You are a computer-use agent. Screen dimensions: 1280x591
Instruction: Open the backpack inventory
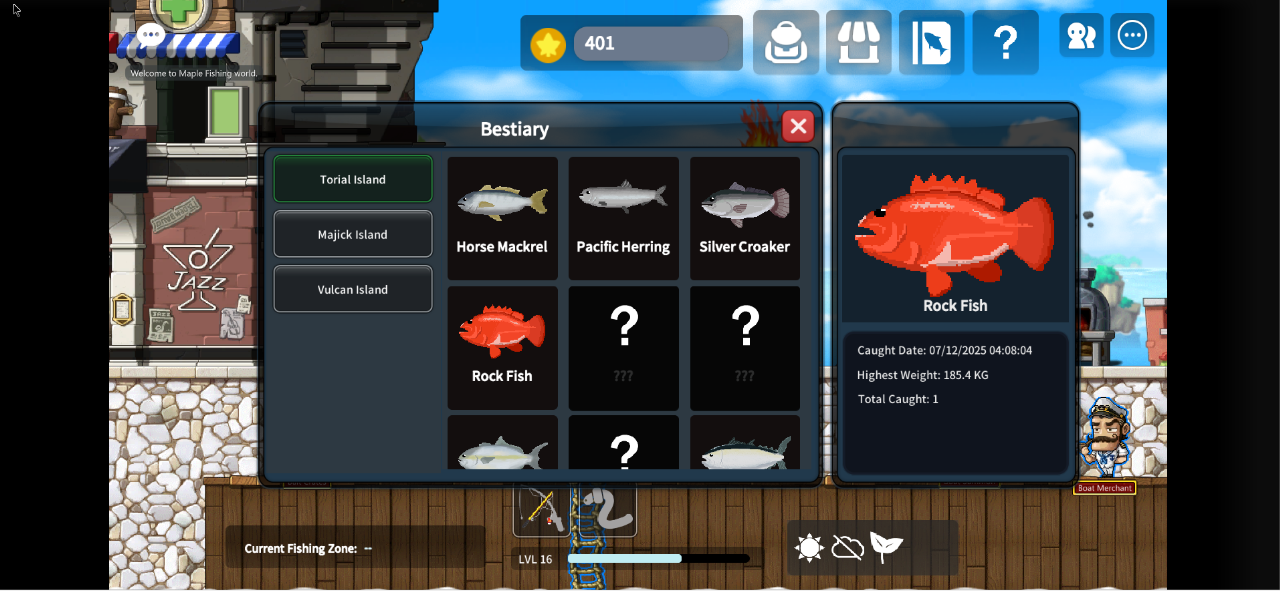(786, 43)
